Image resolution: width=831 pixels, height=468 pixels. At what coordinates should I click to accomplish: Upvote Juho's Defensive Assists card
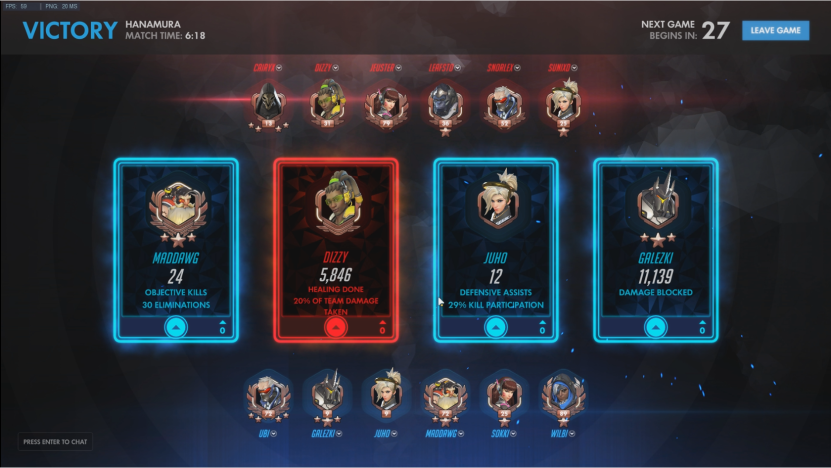pos(495,327)
